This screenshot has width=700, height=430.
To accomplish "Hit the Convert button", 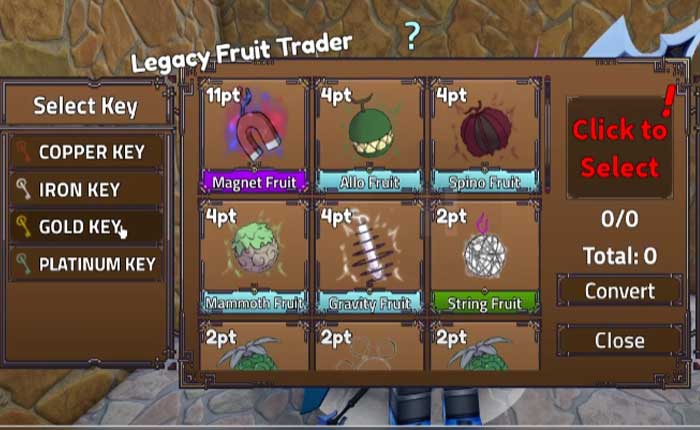I will pyautogui.click(x=620, y=292).
